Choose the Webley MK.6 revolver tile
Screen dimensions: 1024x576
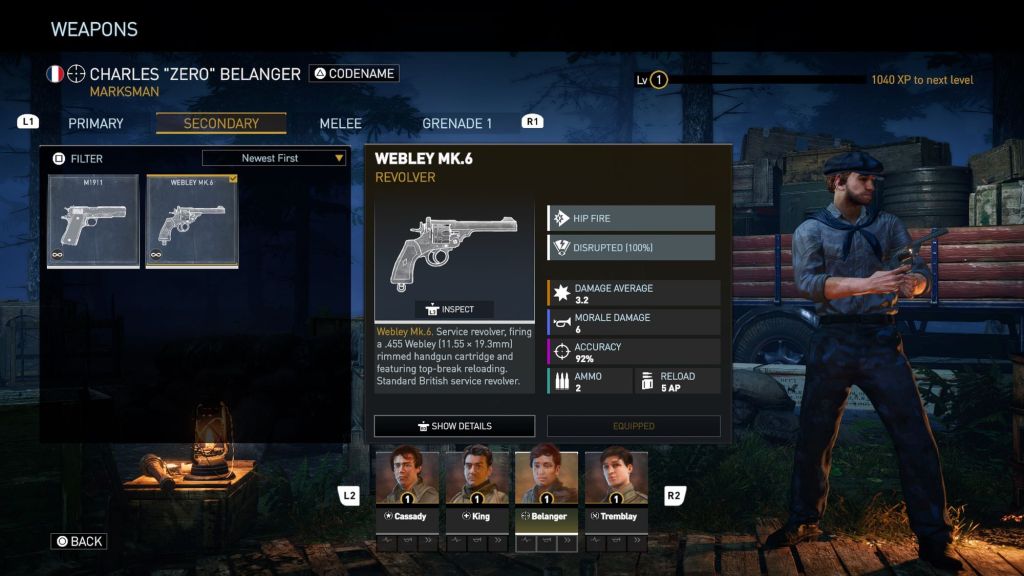pyautogui.click(x=192, y=221)
